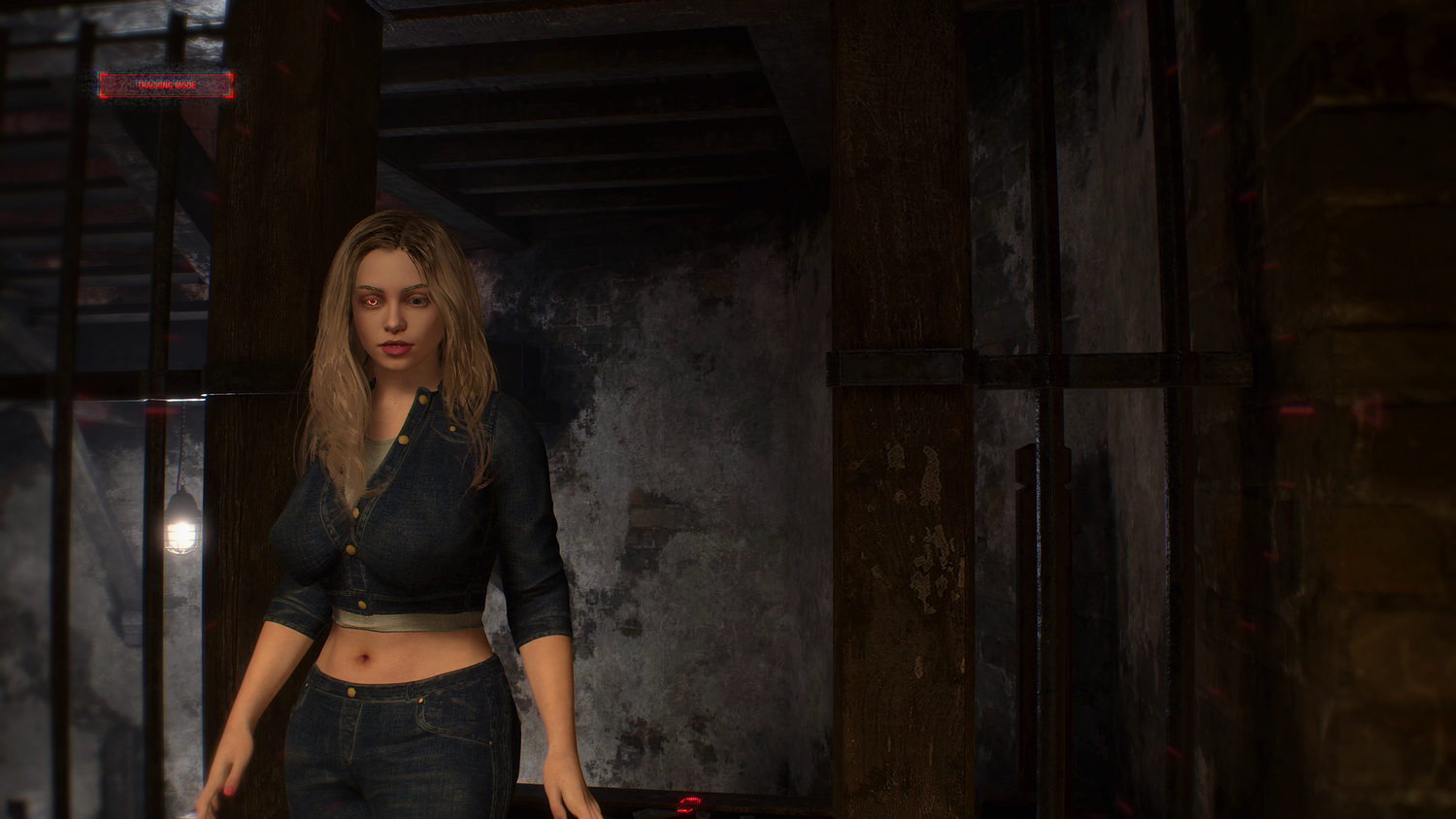
Task: Click the red Tracking Mode indicator
Action: point(165,85)
